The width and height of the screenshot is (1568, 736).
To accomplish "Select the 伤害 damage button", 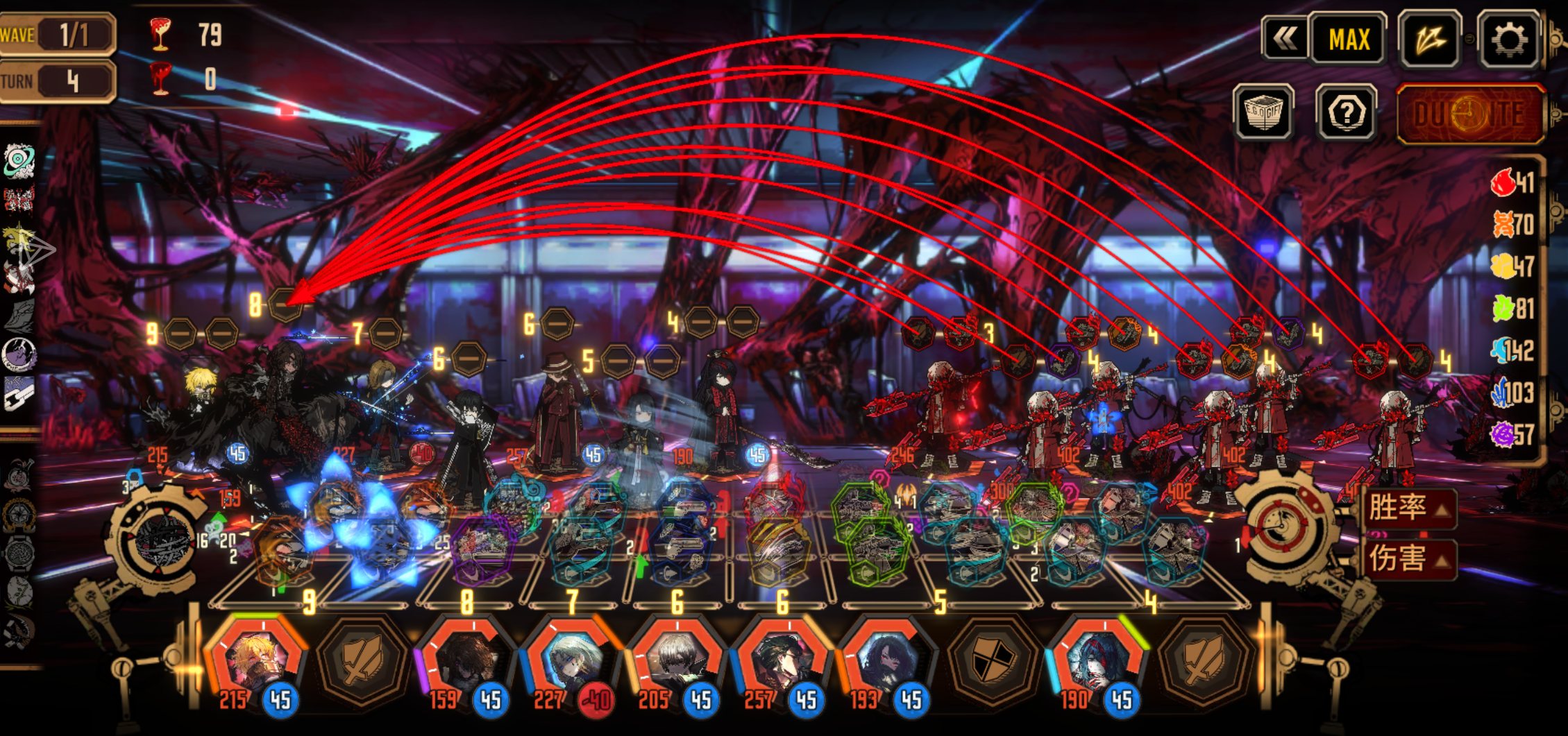I will click(1408, 558).
